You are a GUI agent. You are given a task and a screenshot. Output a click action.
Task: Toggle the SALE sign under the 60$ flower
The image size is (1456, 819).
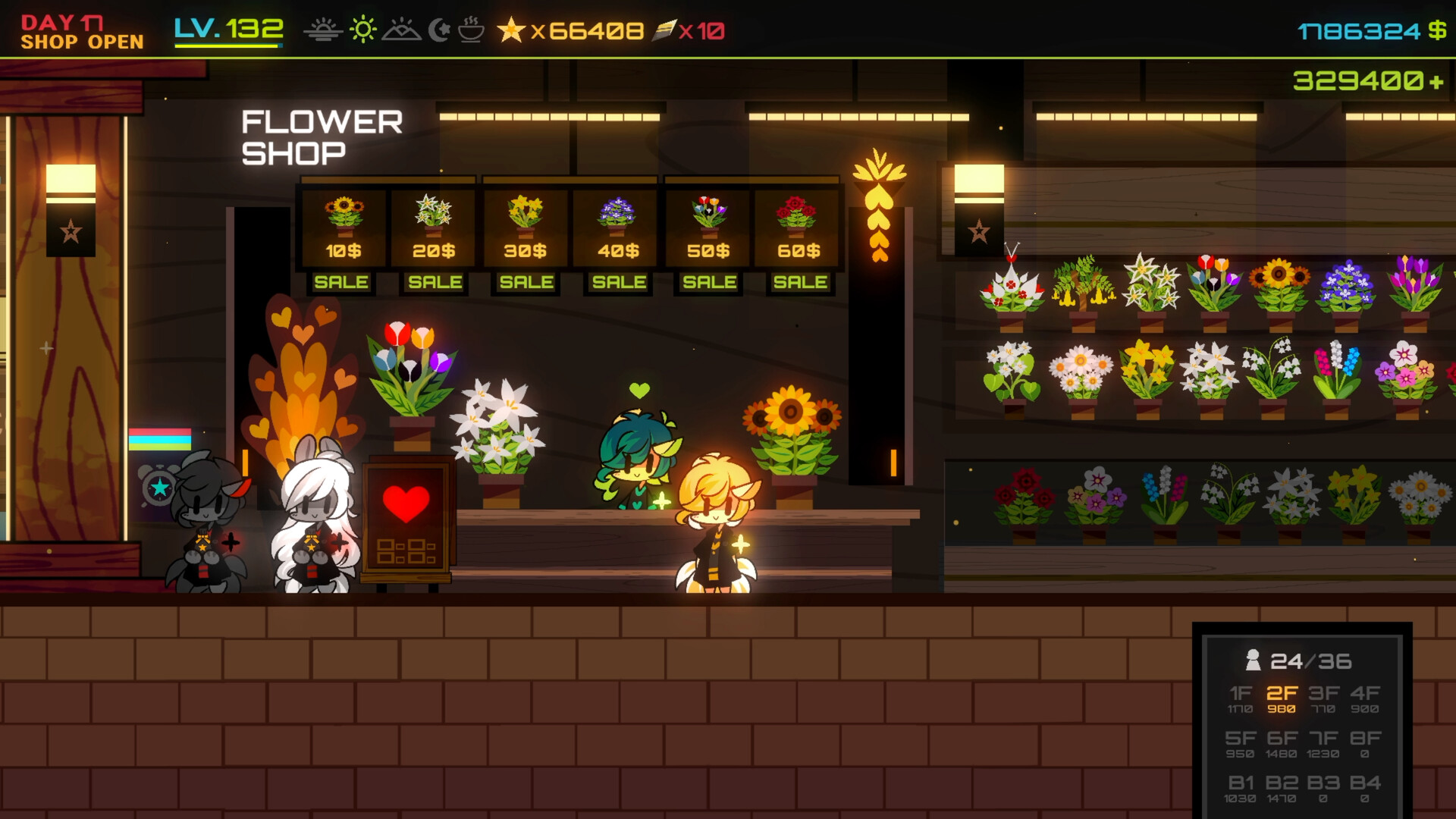click(x=799, y=281)
